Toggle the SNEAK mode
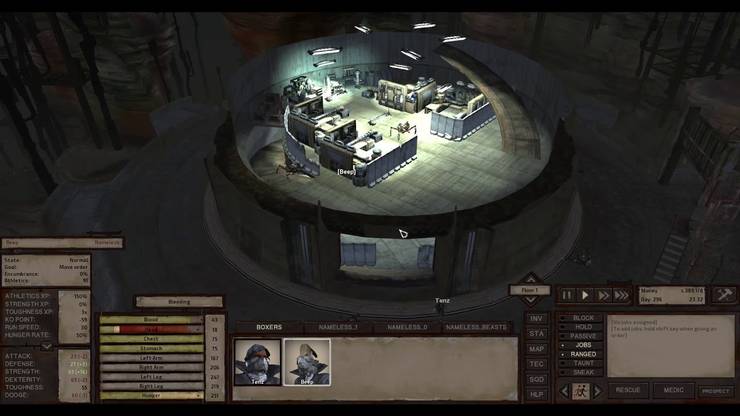Viewport: 740px width, 416px height. [x=583, y=371]
